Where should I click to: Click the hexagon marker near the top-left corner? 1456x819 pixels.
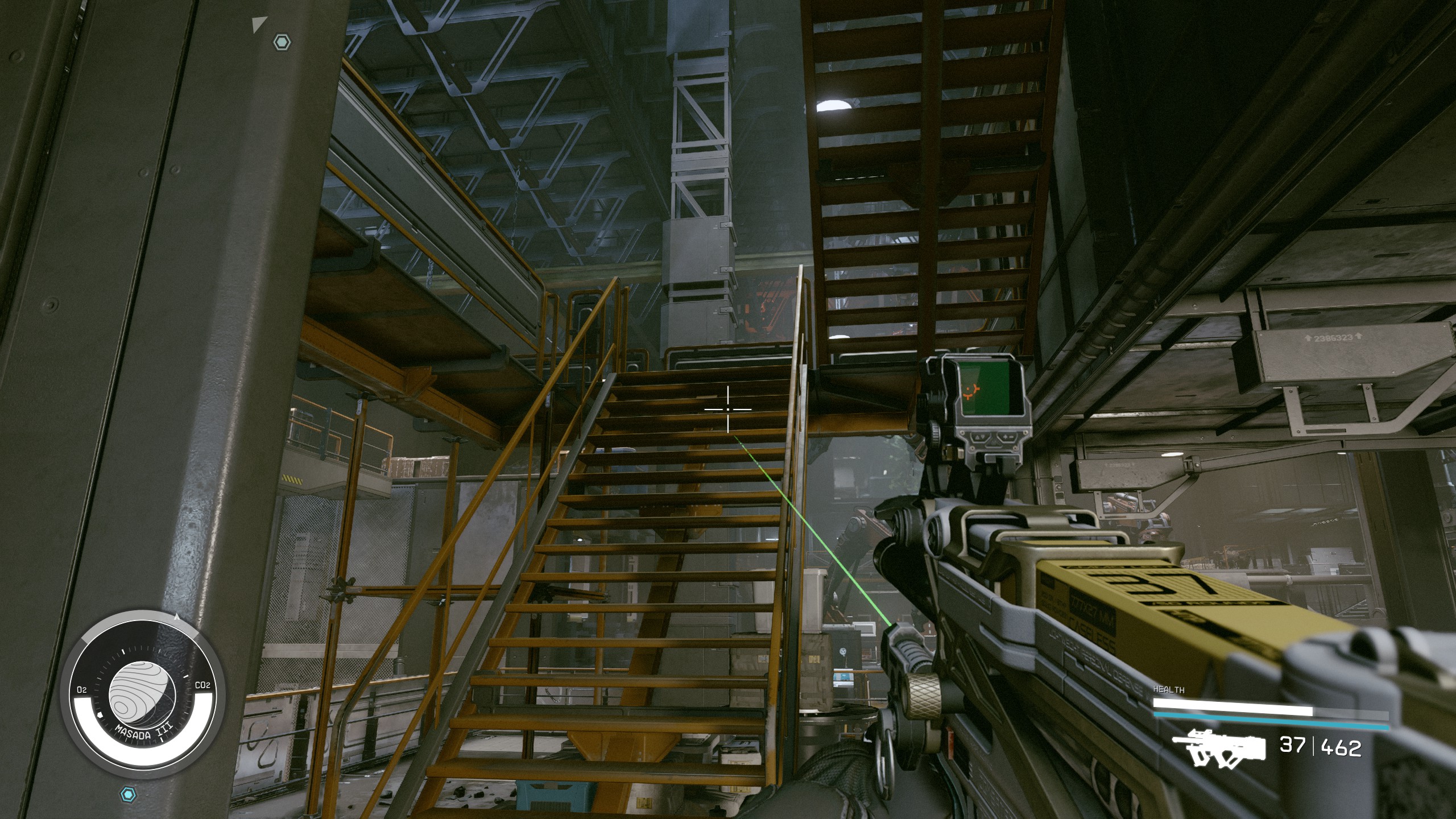[281, 42]
